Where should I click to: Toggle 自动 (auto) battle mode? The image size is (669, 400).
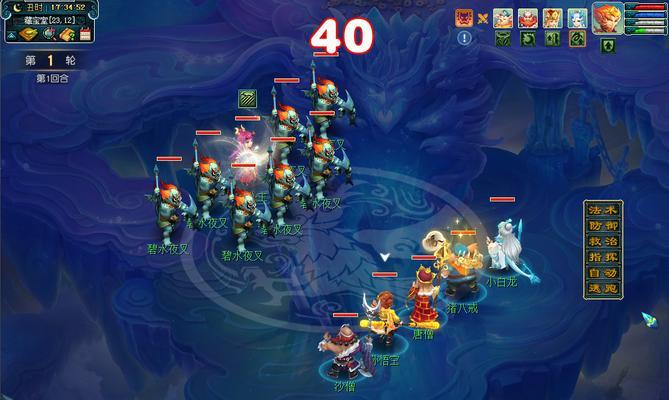tap(599, 273)
